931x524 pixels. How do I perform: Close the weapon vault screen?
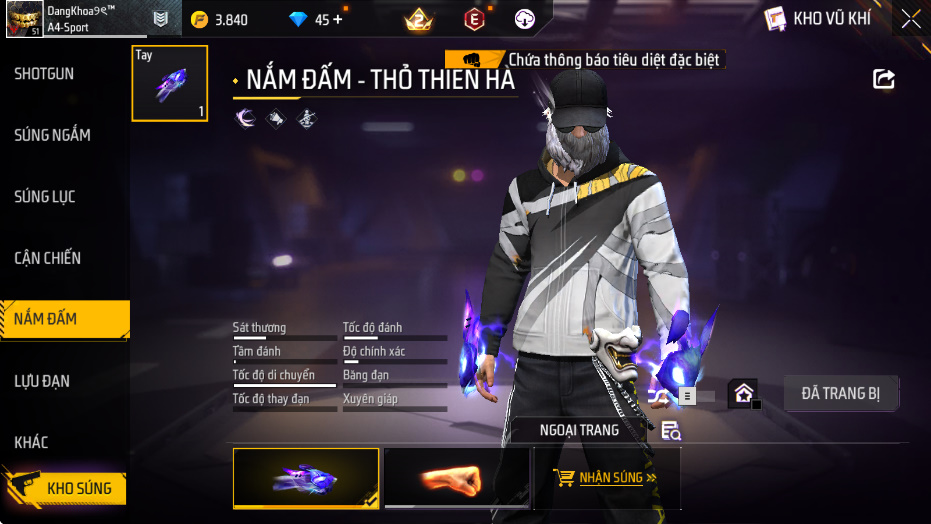[x=911, y=18]
